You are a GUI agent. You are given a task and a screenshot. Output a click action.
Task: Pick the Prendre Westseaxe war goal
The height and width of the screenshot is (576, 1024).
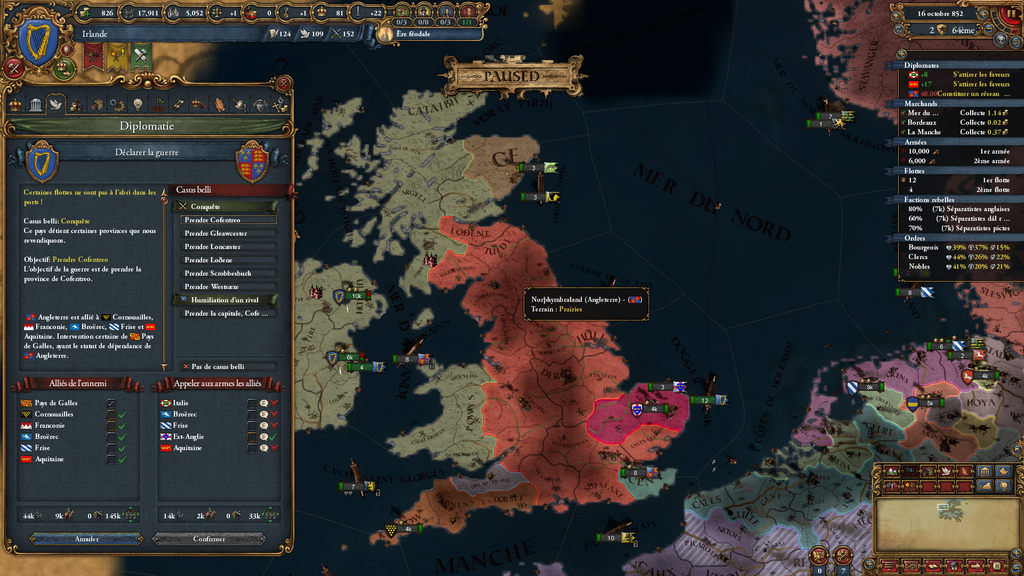(229, 286)
